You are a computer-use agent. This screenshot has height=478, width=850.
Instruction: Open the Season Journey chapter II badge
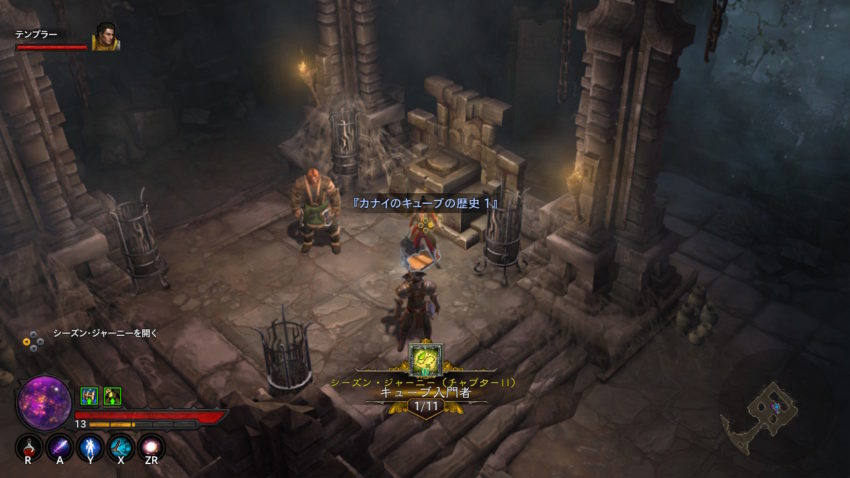click(425, 359)
